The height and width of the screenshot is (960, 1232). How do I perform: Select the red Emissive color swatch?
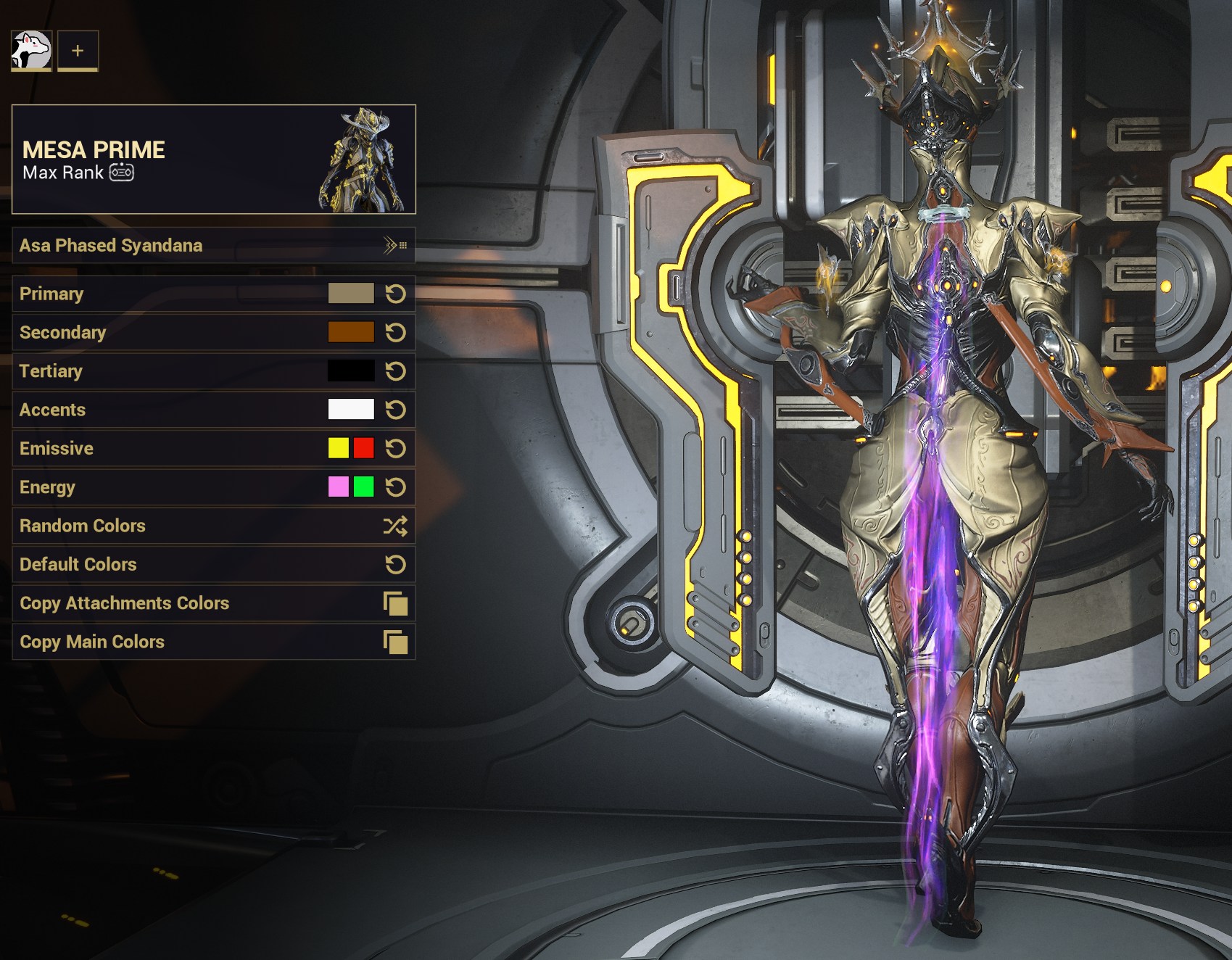pyautogui.click(x=364, y=448)
